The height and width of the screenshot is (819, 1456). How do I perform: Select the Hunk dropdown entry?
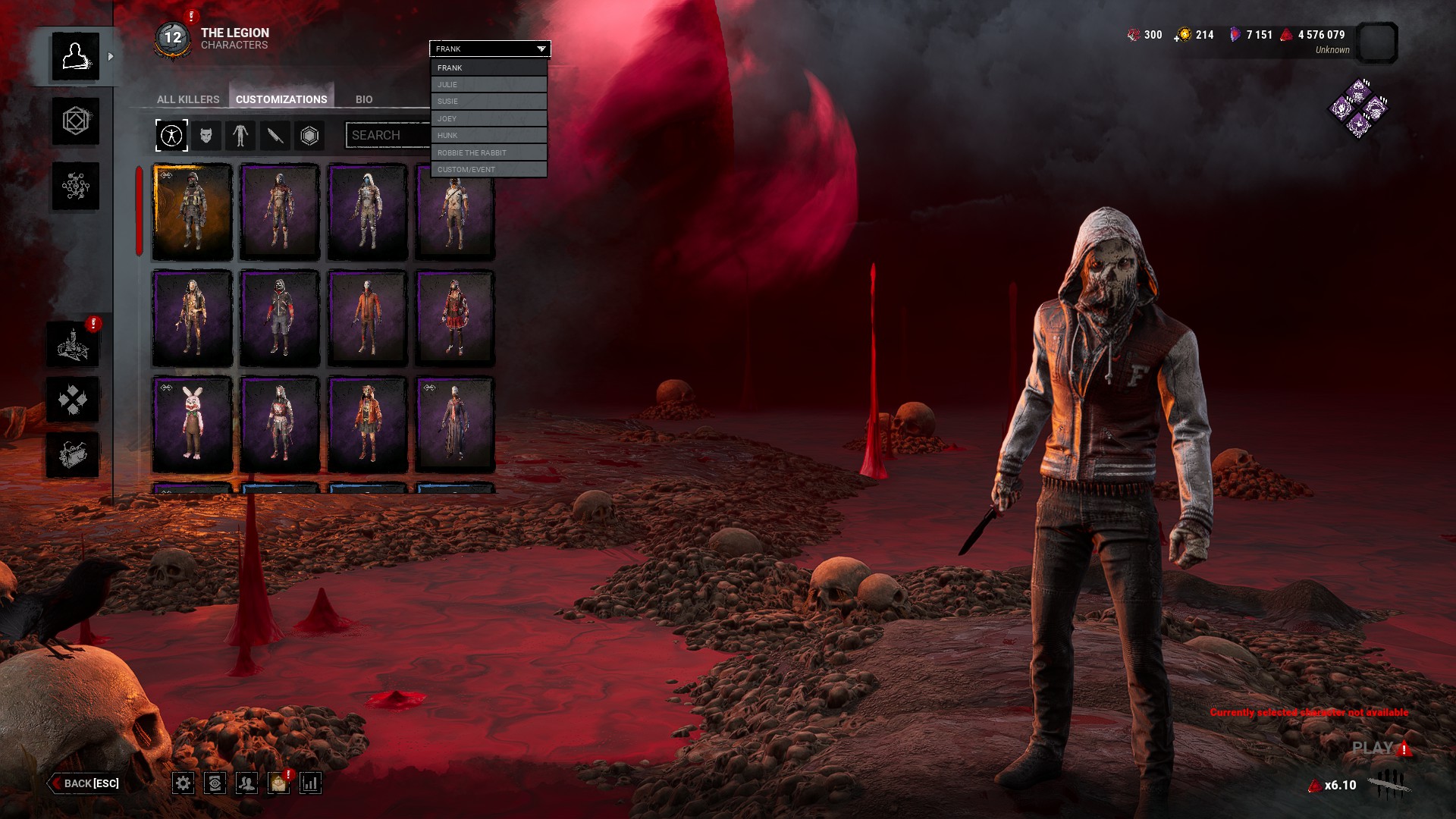click(489, 135)
